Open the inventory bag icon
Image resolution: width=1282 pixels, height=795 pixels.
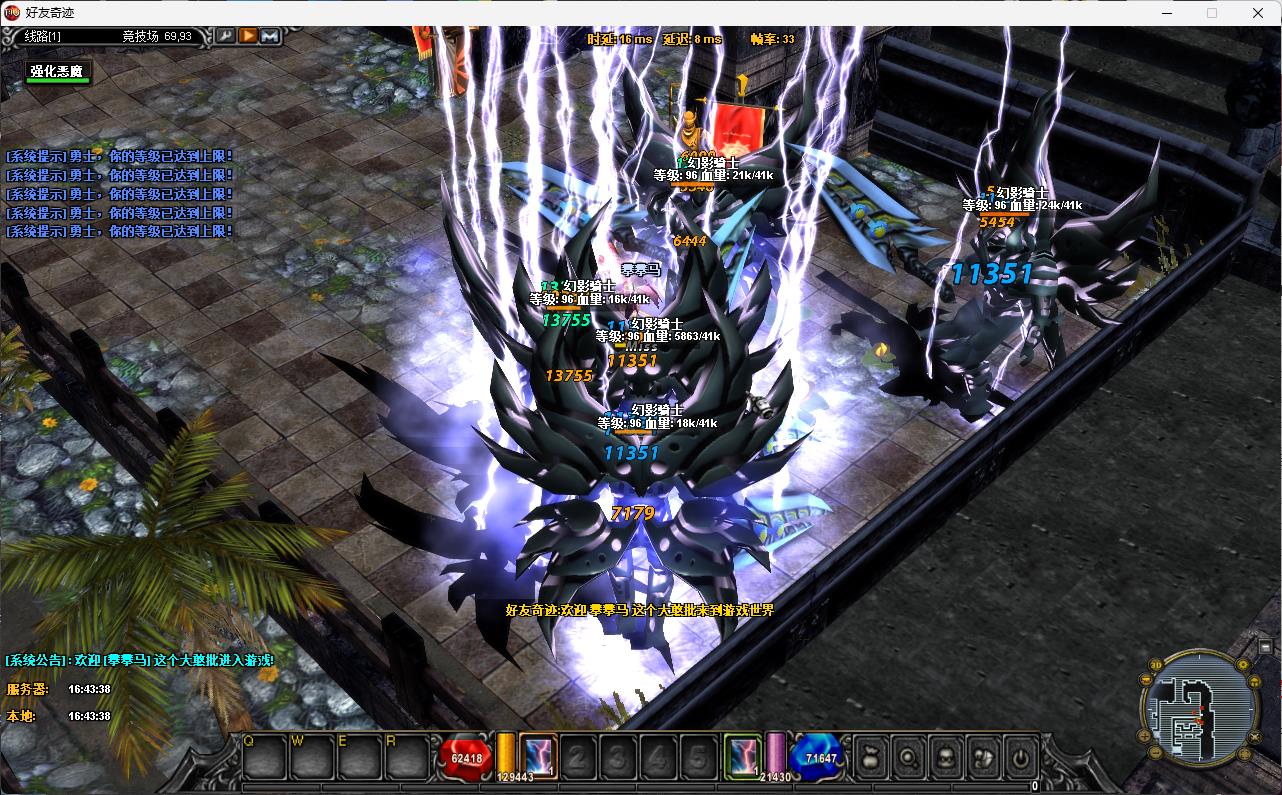coord(871,758)
